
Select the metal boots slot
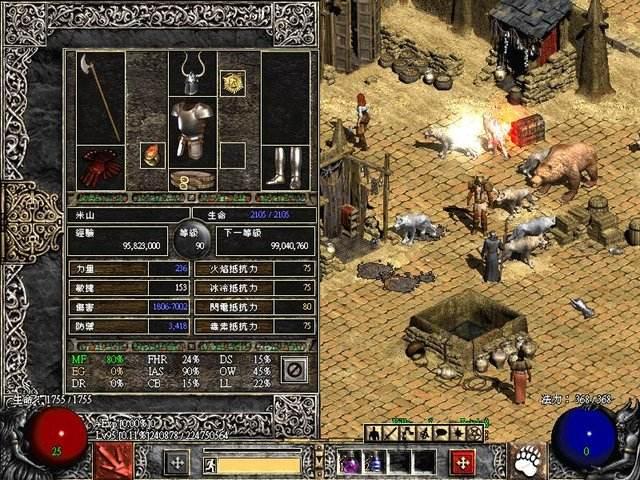[280, 167]
